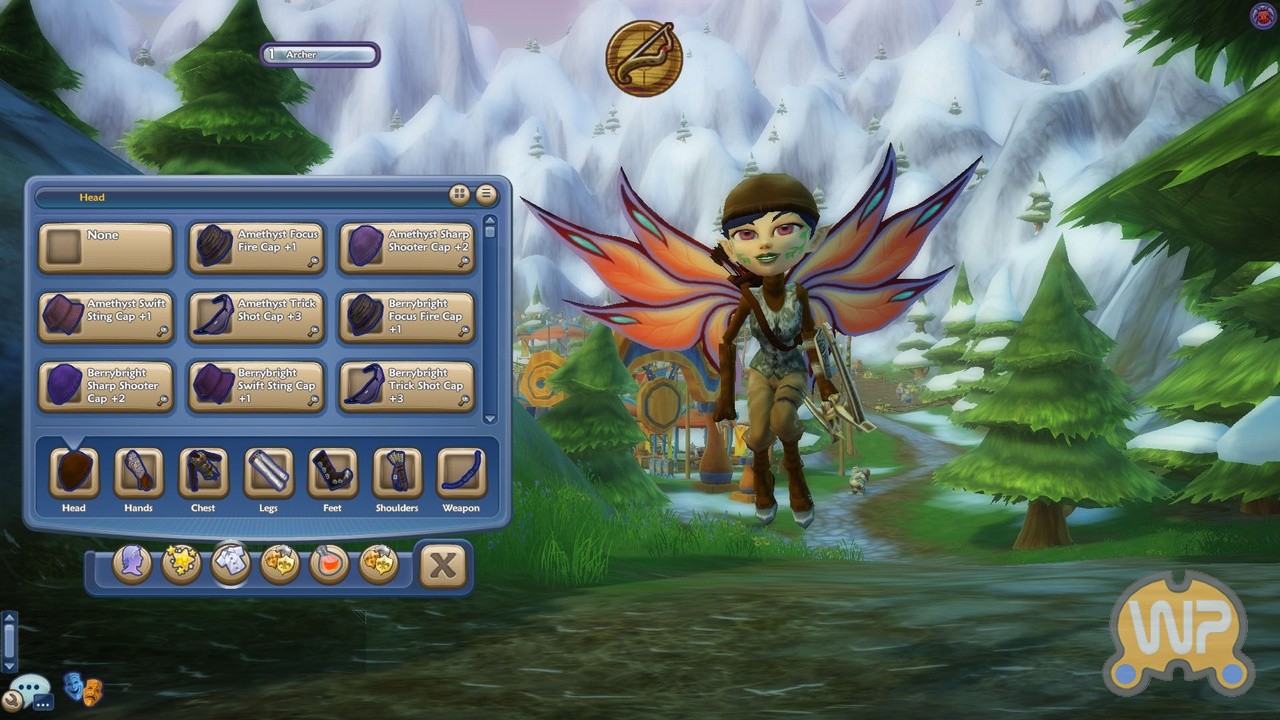
Task: Equip Berrybright Focus Fire Cap +1
Action: [407, 317]
